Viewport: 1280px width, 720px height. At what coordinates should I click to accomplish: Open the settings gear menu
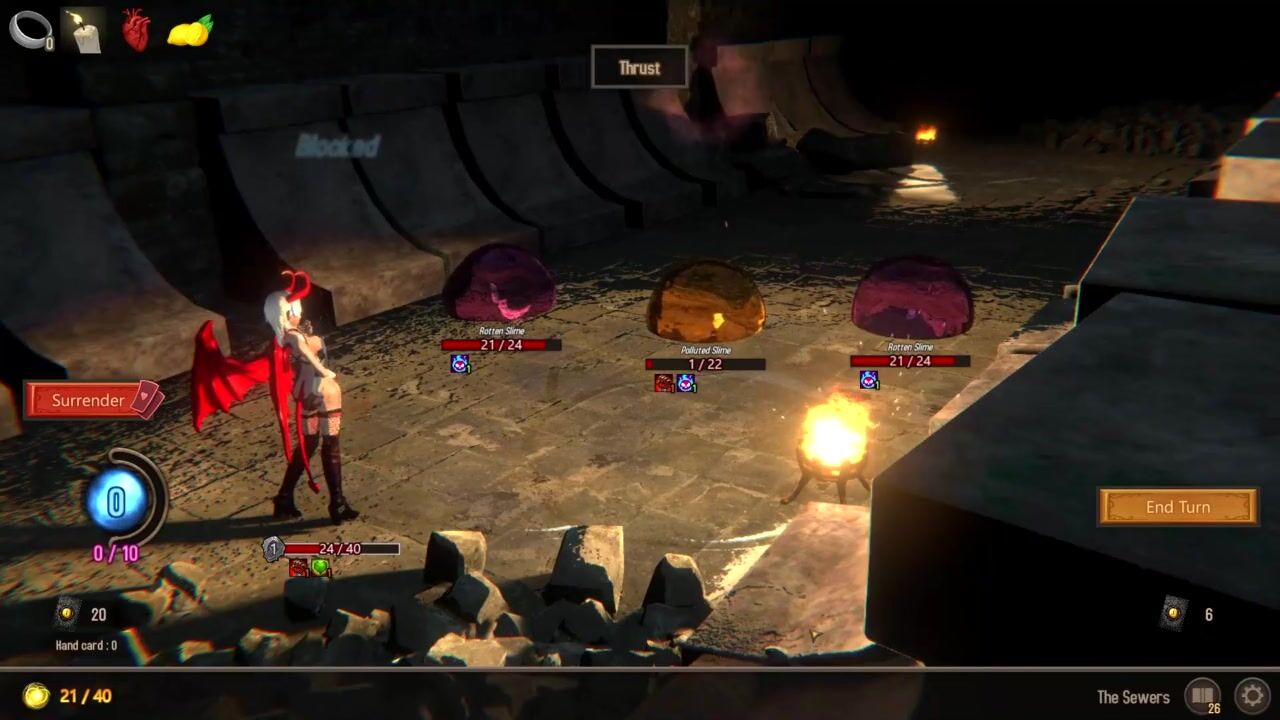point(1251,695)
